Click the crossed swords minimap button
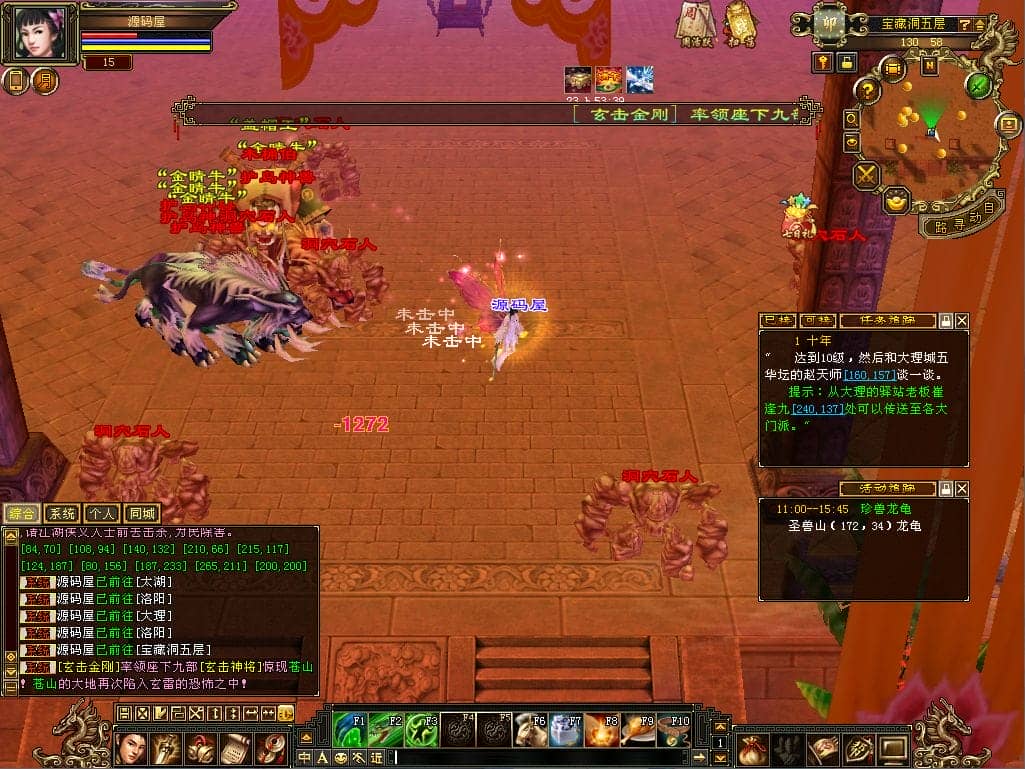 866,175
